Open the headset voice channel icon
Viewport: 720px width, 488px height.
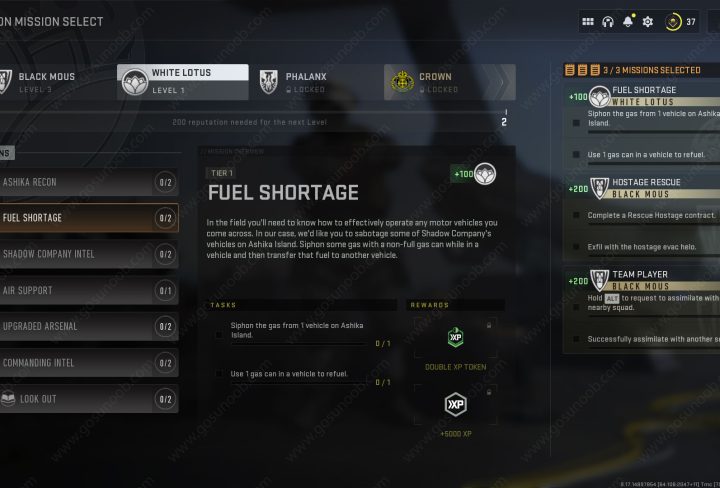click(607, 21)
